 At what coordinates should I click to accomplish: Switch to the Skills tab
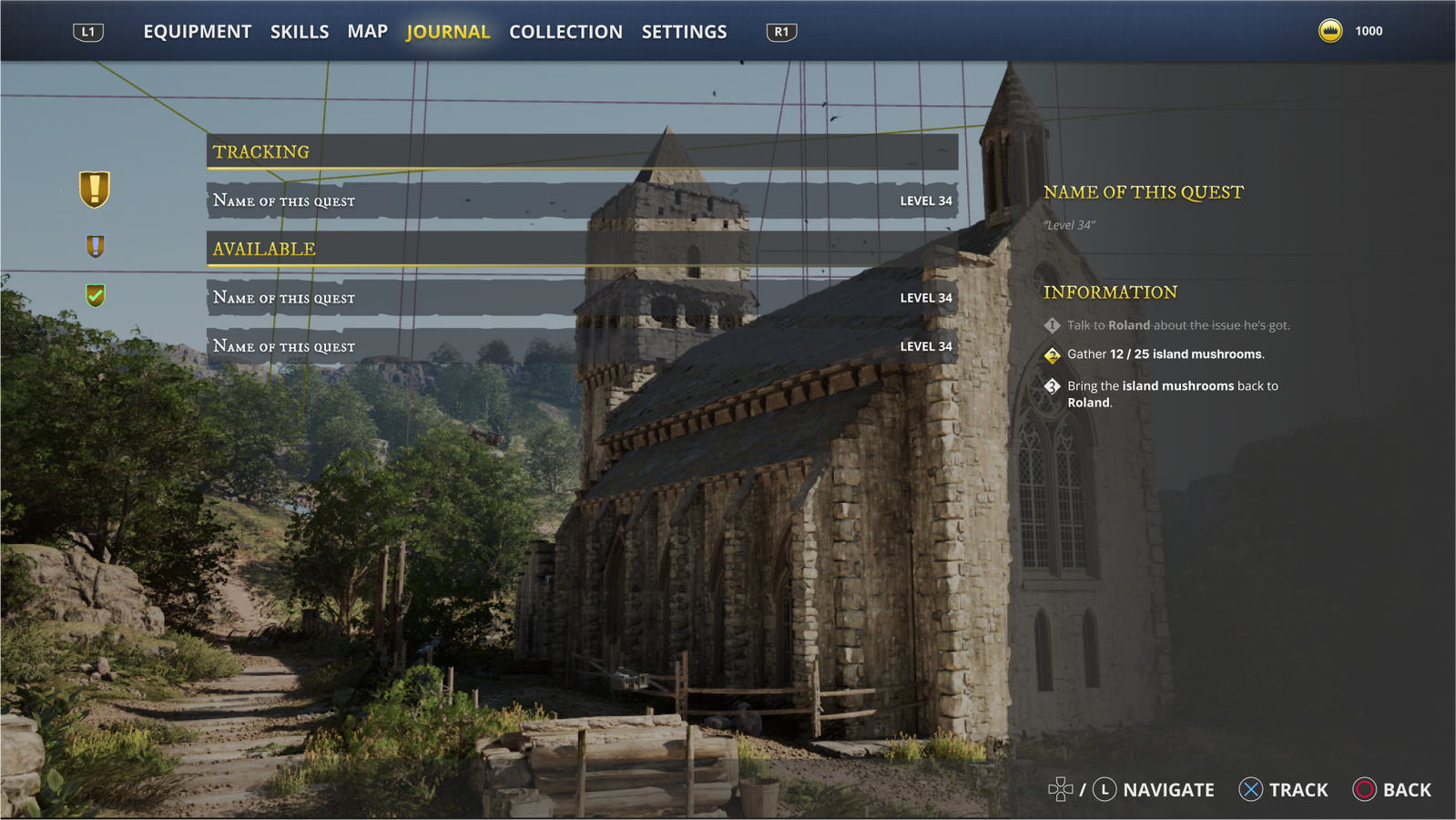coord(299,32)
